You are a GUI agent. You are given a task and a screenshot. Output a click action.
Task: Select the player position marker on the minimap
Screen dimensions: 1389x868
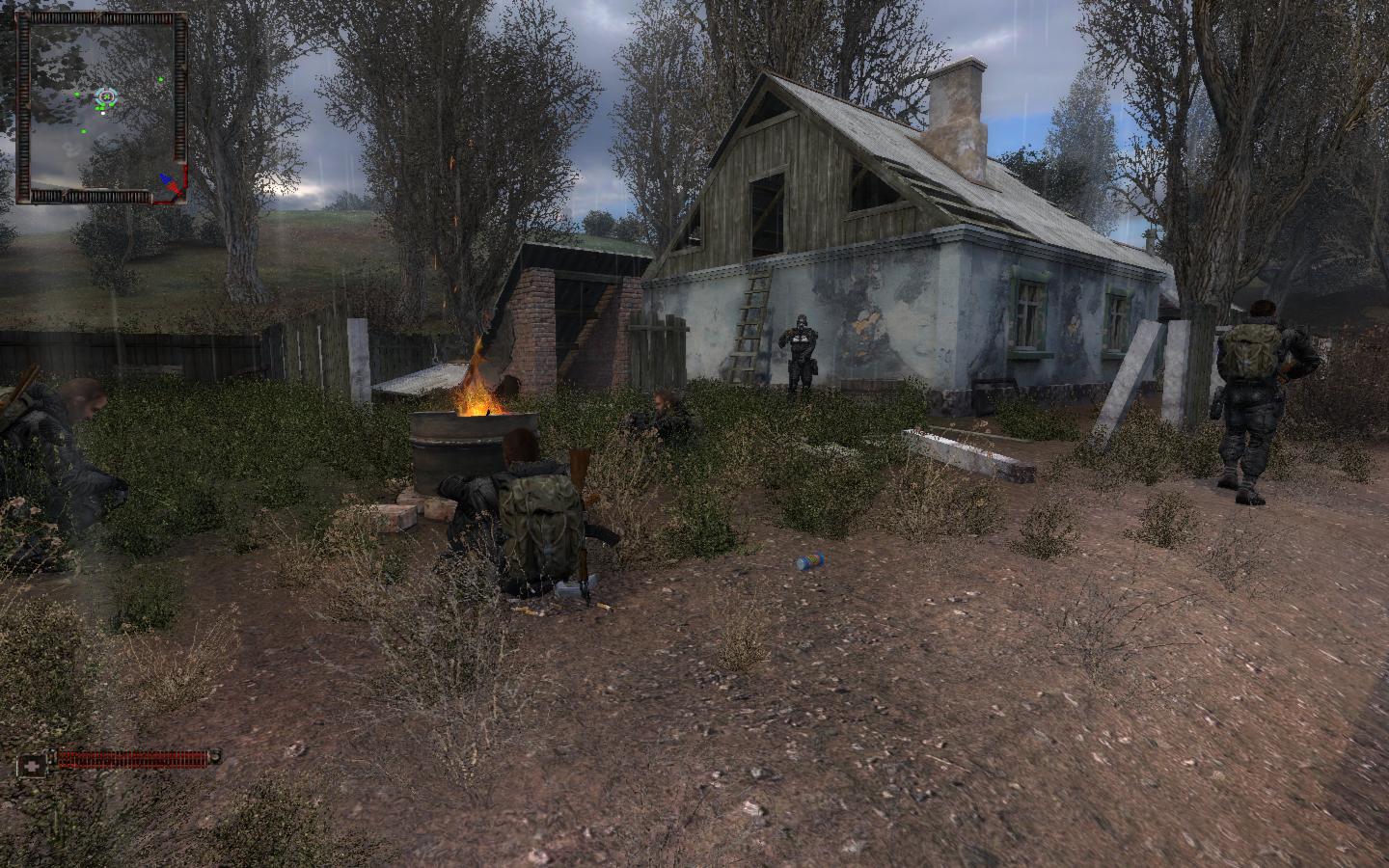(x=107, y=96)
